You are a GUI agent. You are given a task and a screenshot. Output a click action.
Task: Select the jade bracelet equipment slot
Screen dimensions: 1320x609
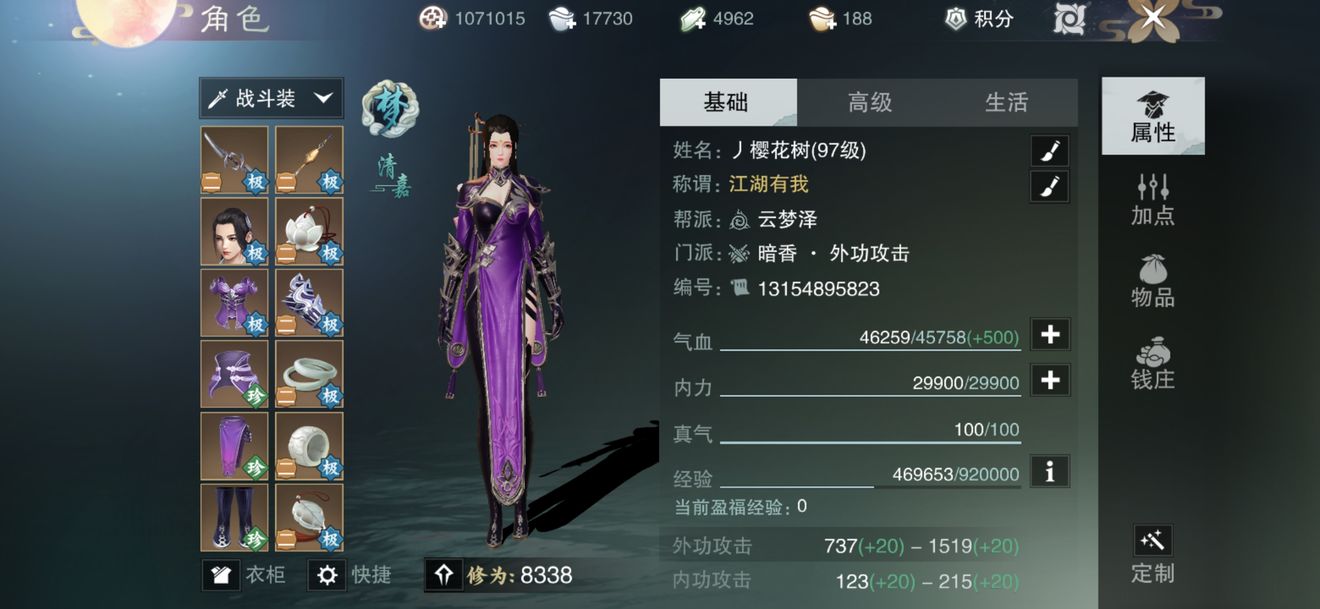pyautogui.click(x=309, y=374)
